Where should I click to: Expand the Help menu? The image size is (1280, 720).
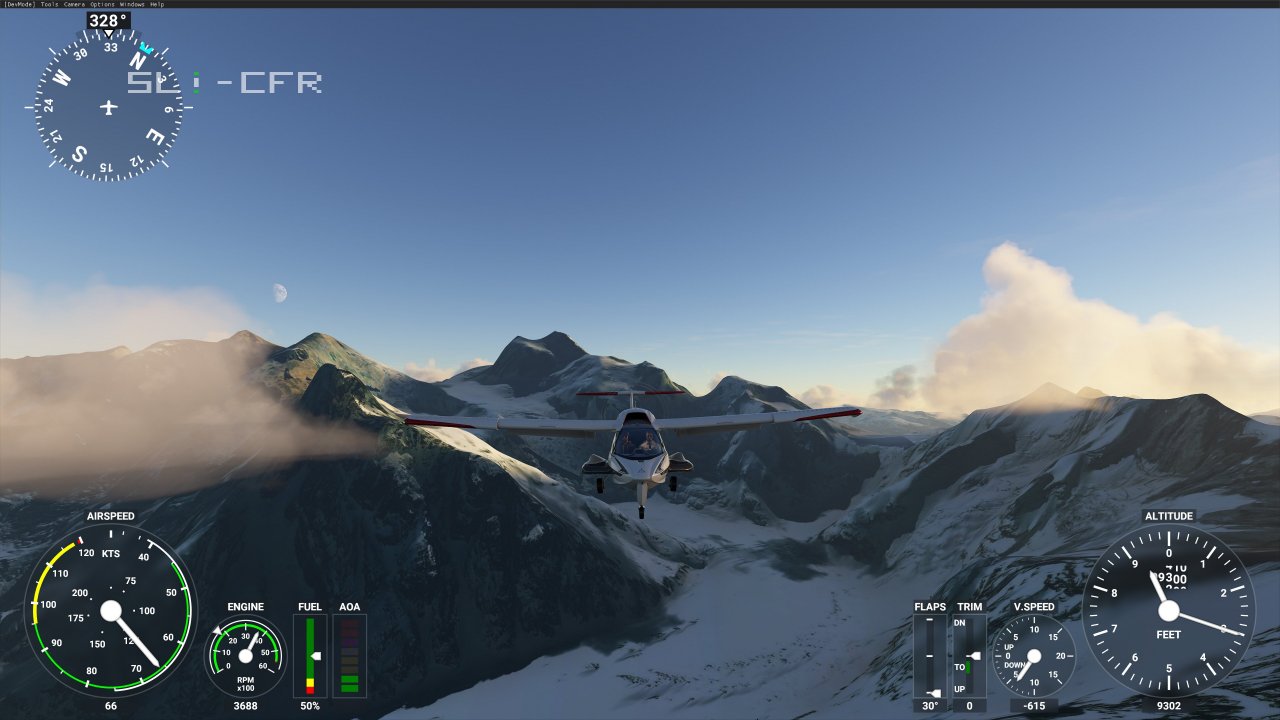157,4
